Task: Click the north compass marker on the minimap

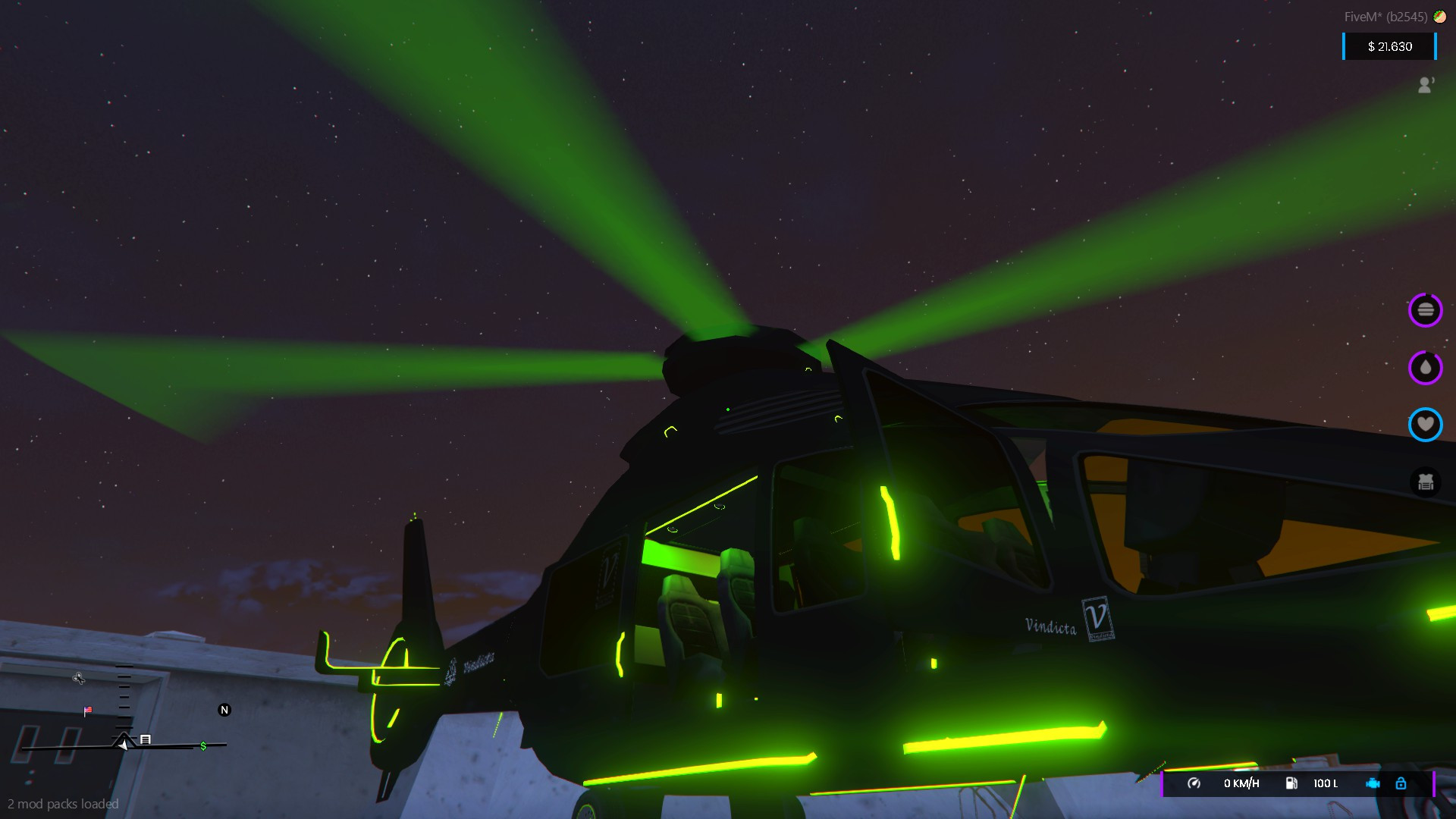Action: (224, 711)
